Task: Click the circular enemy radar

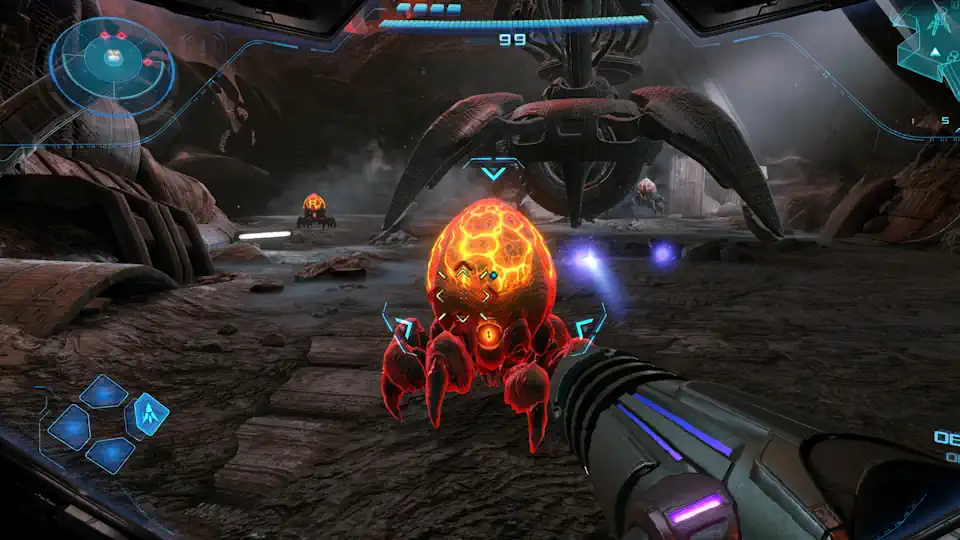Action: (112, 62)
